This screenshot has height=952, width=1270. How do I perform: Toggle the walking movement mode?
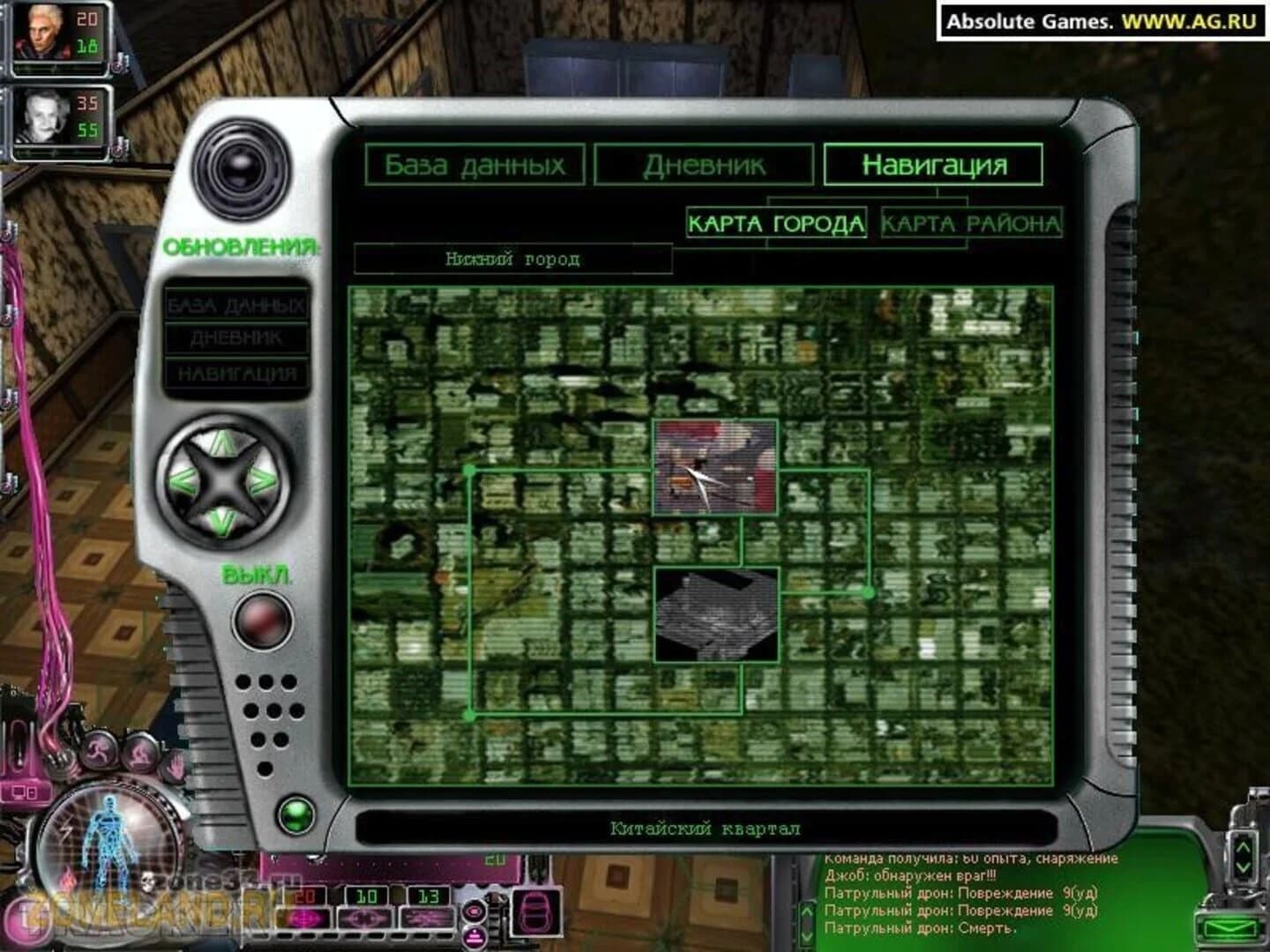pyautogui.click(x=141, y=755)
